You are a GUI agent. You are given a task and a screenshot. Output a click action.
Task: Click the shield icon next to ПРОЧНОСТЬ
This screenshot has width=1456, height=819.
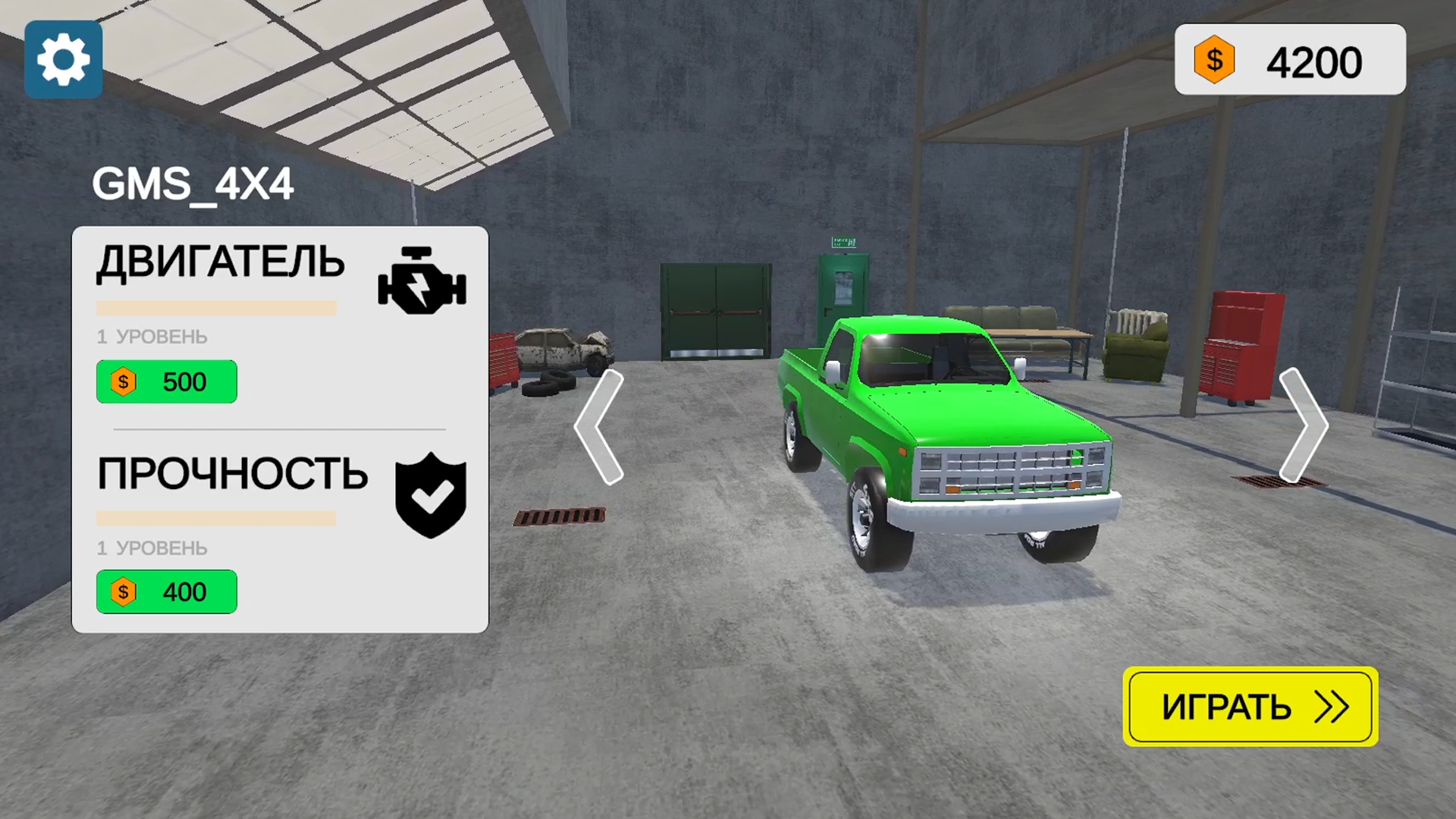tap(430, 494)
